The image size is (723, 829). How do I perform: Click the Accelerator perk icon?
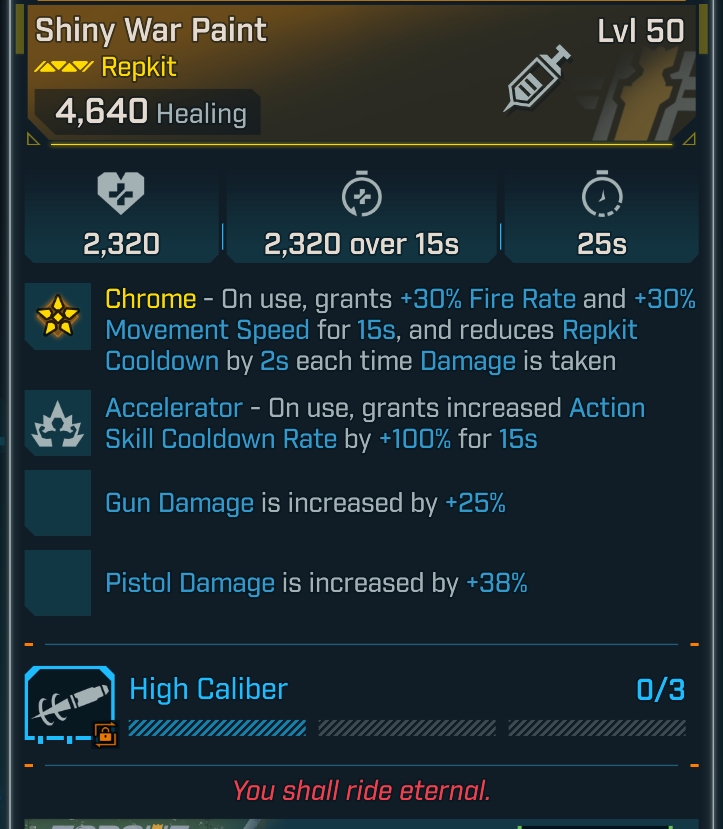click(x=57, y=426)
